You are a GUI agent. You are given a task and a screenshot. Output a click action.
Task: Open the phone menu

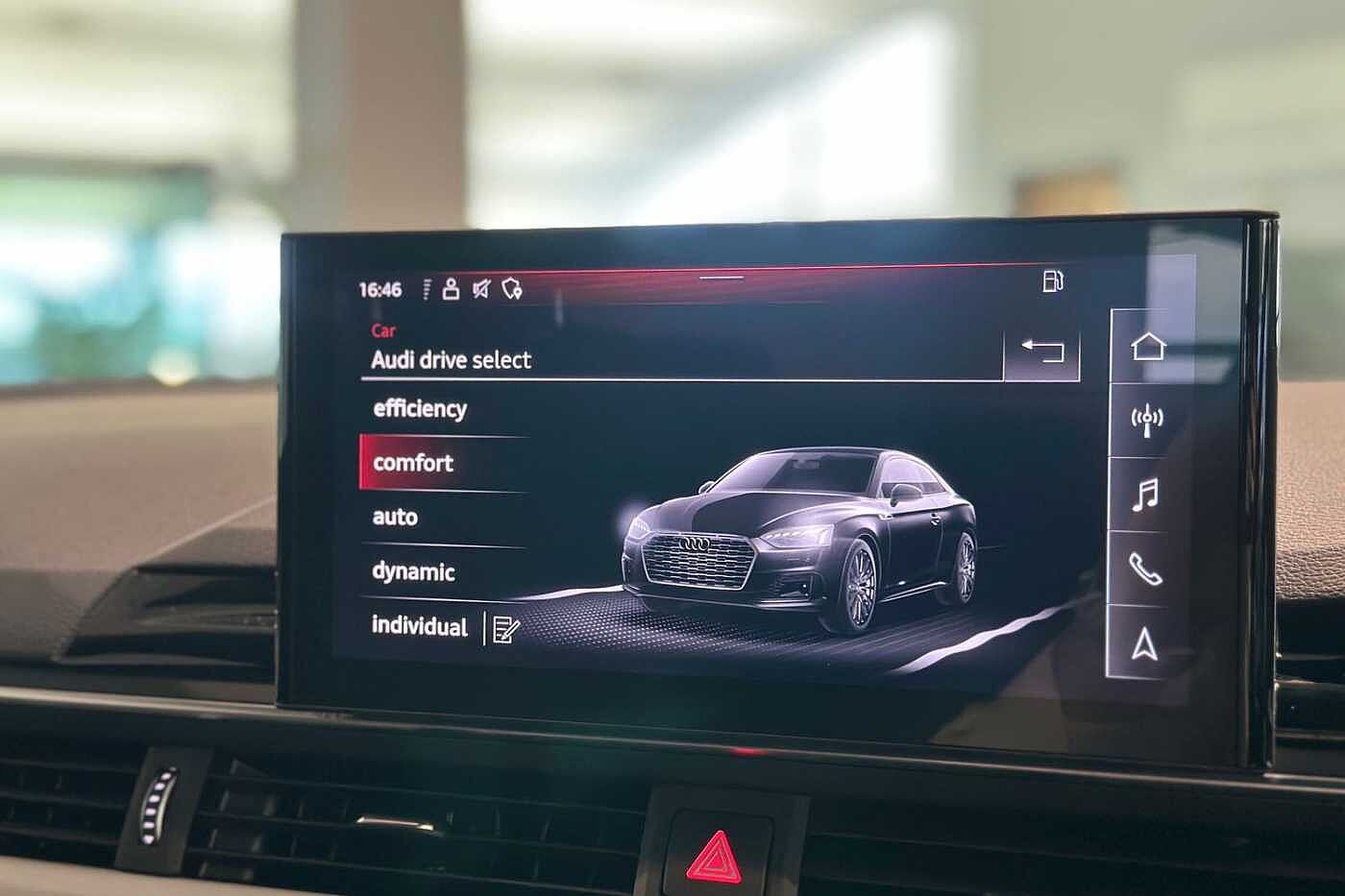click(x=1144, y=569)
